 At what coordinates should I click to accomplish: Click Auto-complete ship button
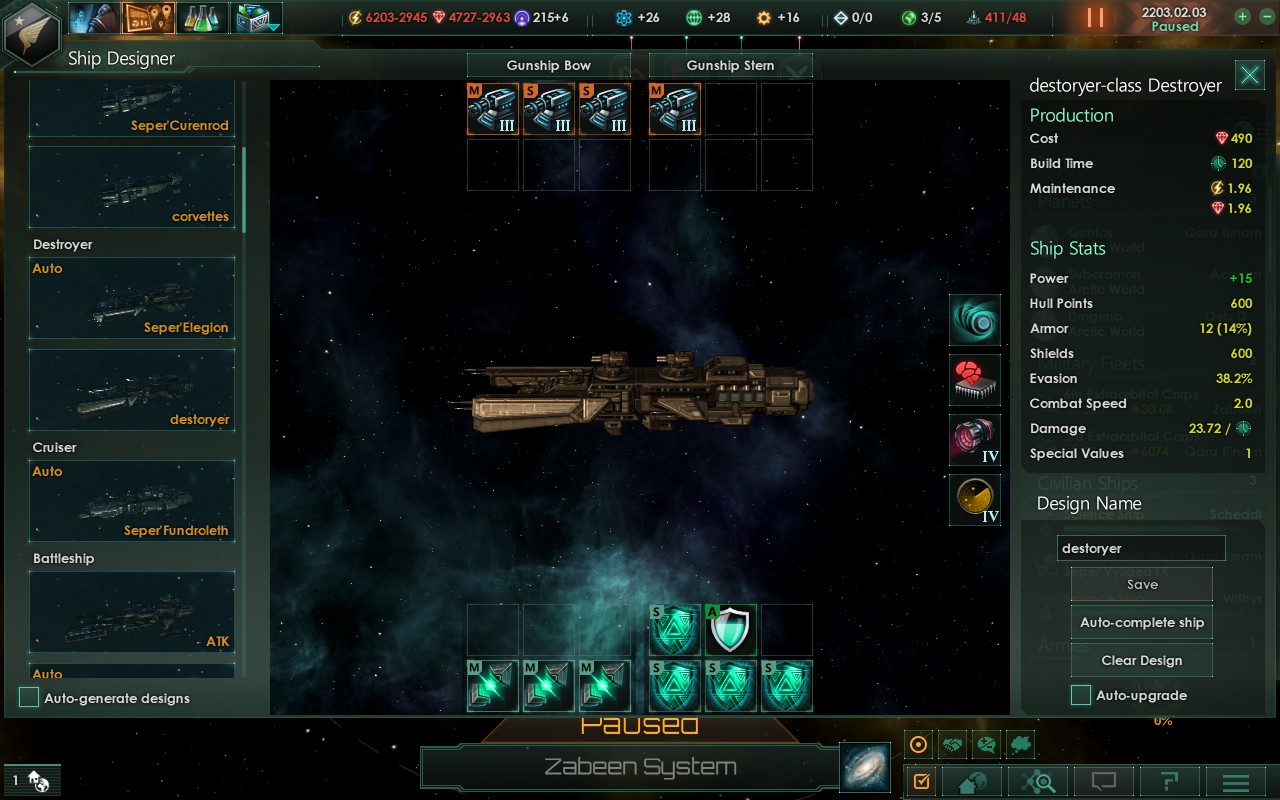pos(1141,622)
